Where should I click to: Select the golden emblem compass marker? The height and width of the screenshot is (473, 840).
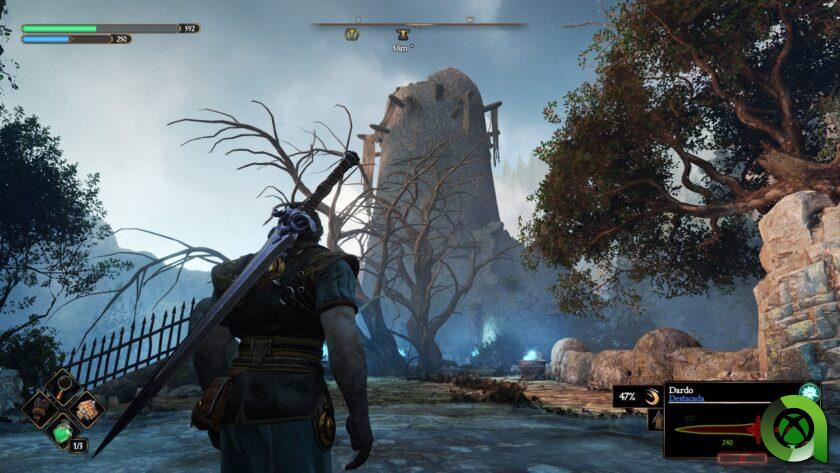pos(352,35)
